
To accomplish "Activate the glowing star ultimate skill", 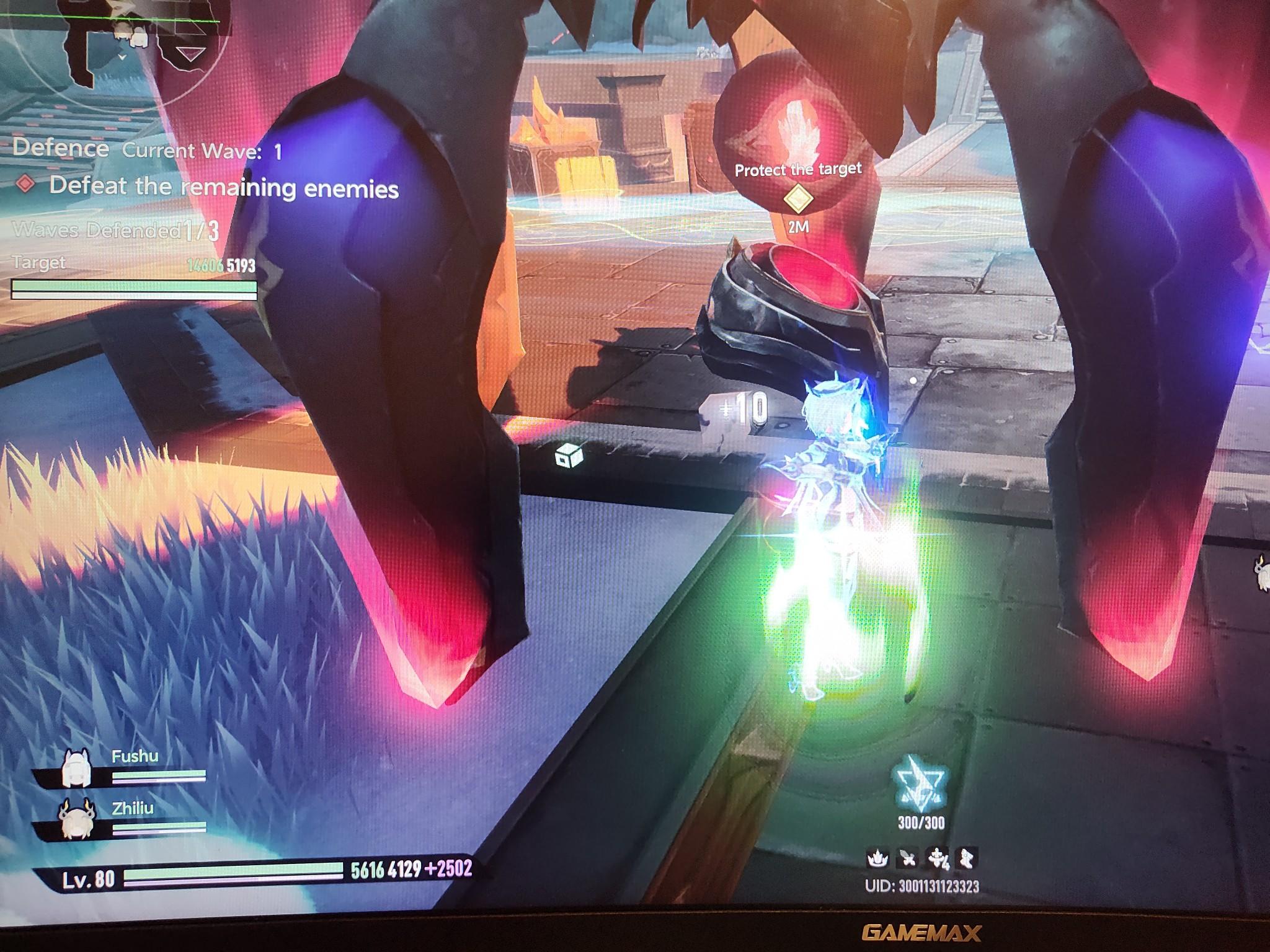I will point(921,783).
